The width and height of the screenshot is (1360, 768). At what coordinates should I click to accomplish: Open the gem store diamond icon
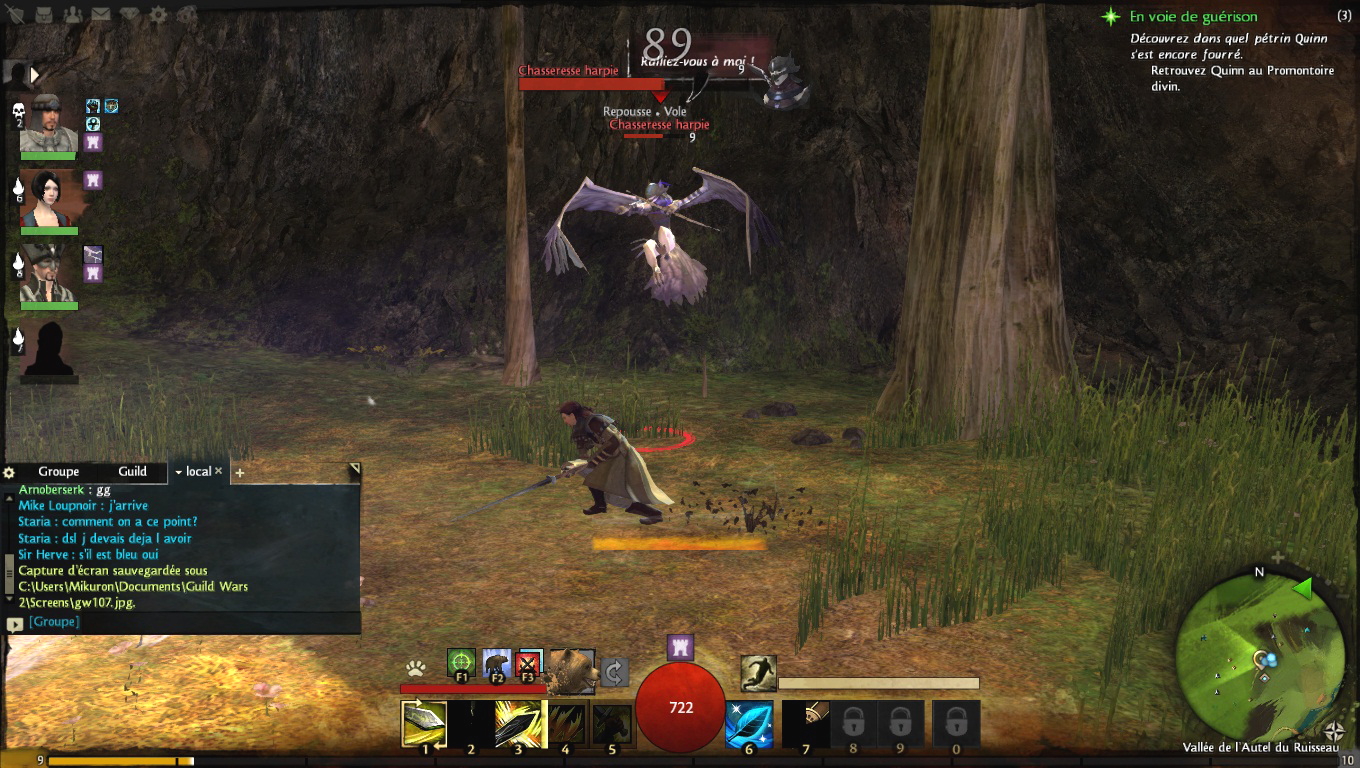pyautogui.click(x=129, y=15)
